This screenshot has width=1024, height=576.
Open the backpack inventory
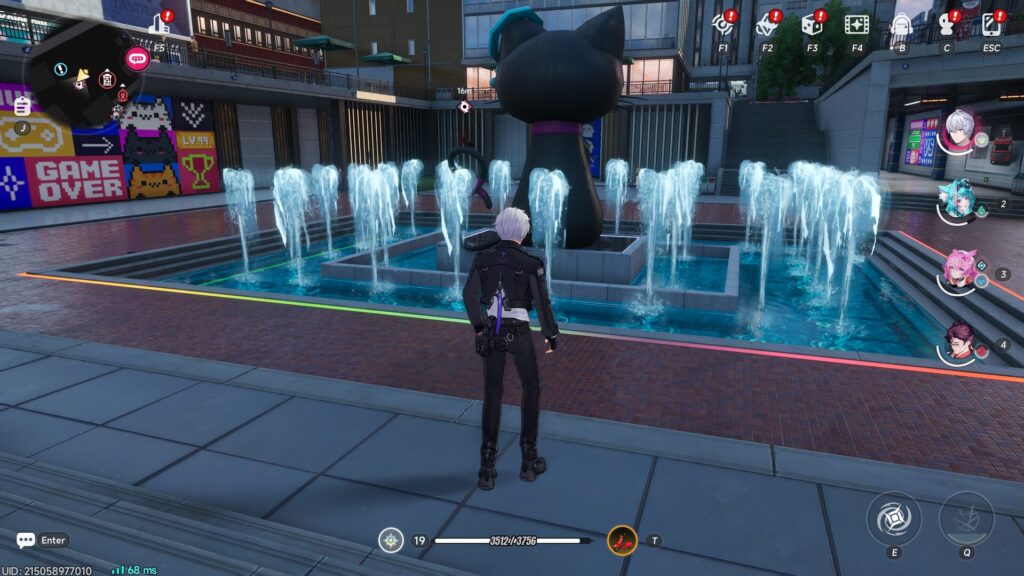click(x=901, y=24)
